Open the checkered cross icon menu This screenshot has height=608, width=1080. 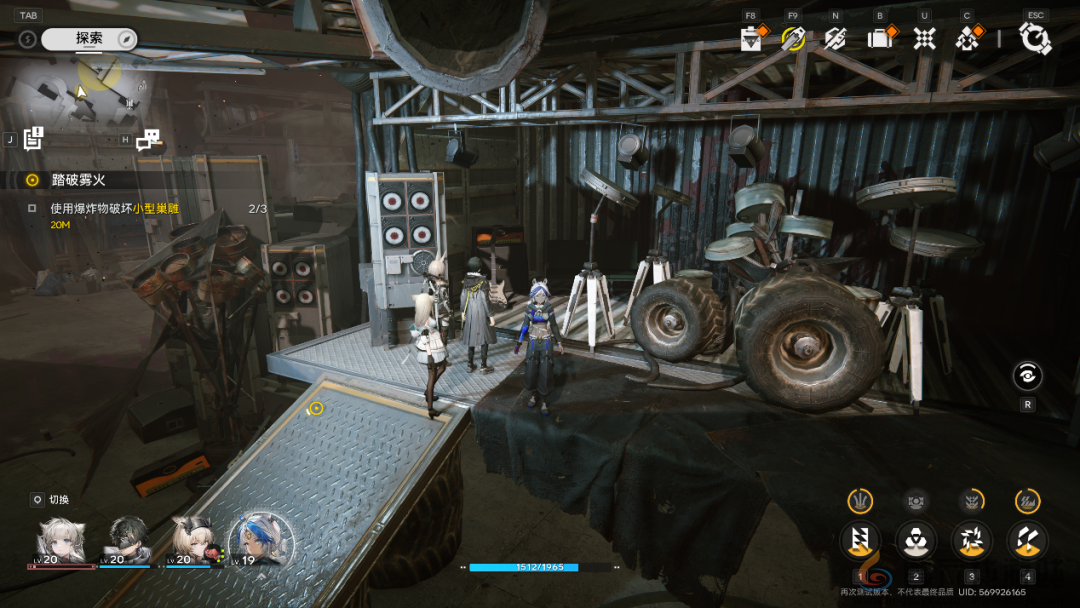(x=925, y=38)
